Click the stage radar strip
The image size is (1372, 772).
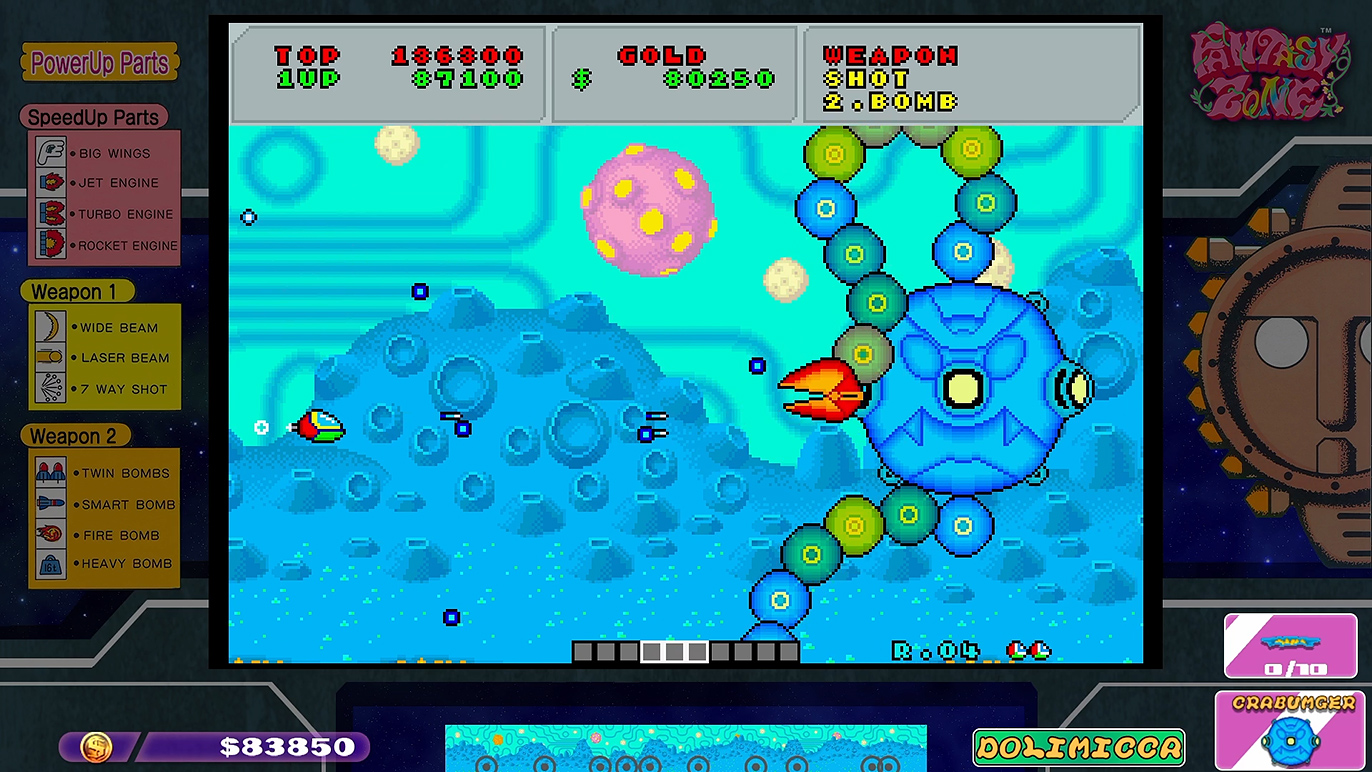click(x=685, y=749)
